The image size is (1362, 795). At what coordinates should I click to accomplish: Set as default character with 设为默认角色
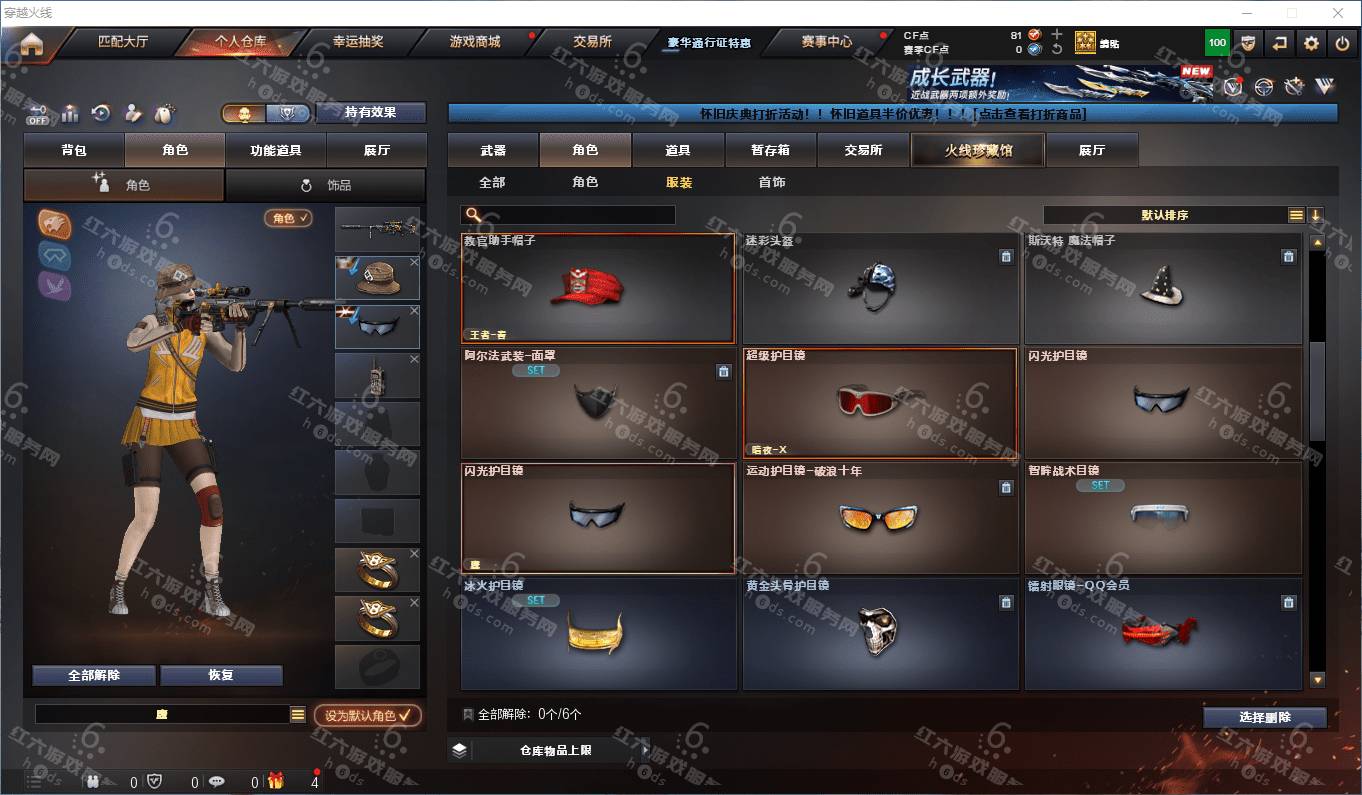(x=368, y=716)
